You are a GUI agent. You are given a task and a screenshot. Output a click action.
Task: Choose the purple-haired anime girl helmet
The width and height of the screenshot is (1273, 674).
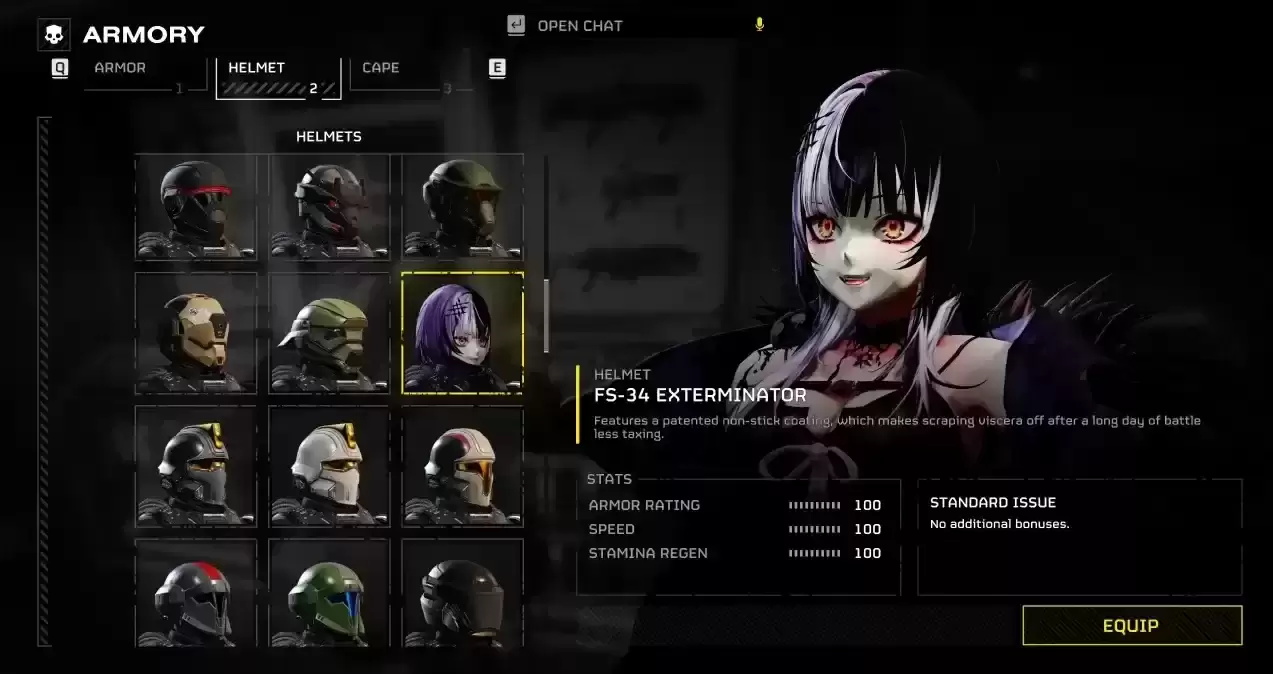click(462, 333)
